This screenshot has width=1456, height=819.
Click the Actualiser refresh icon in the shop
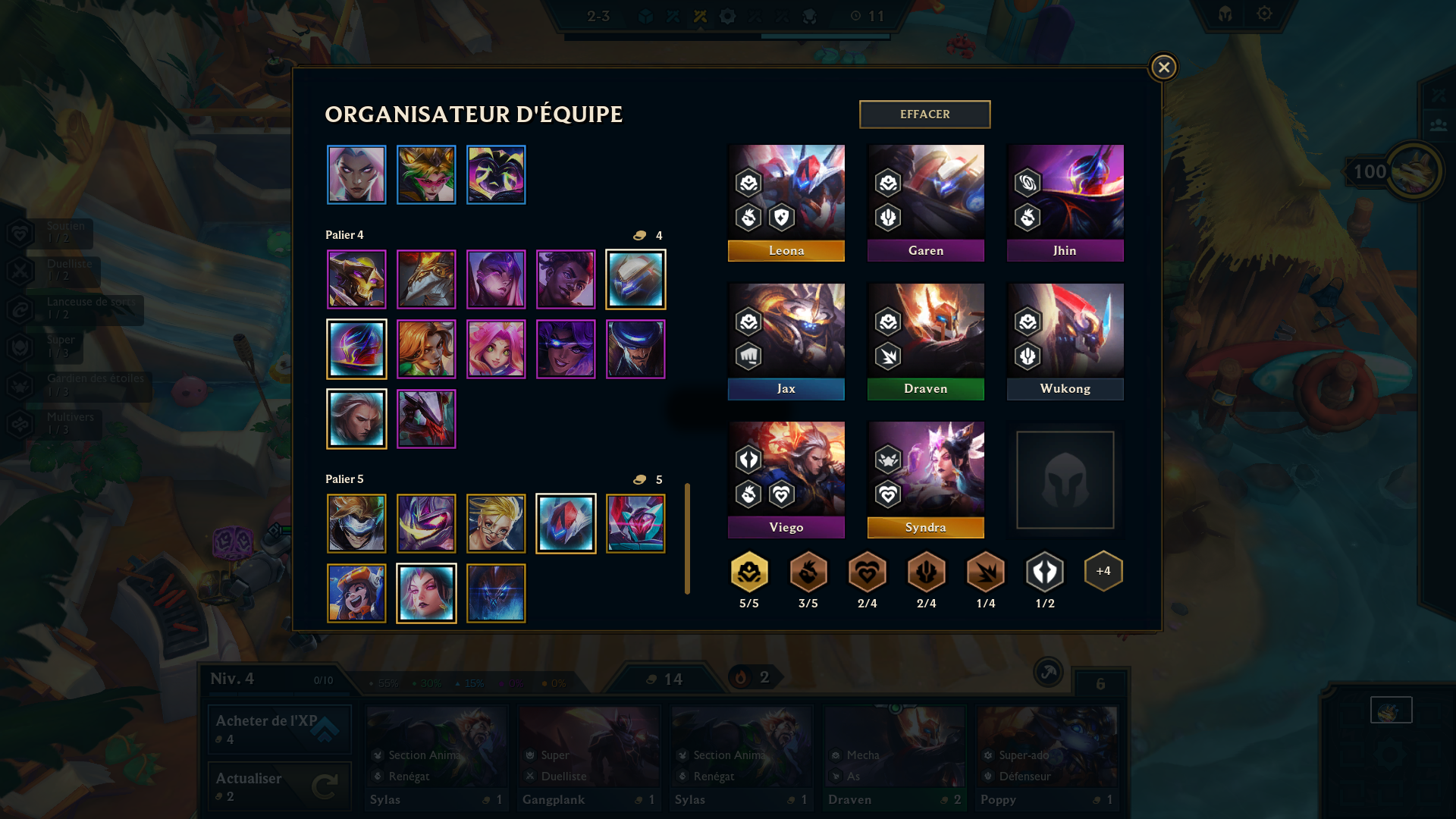326,786
